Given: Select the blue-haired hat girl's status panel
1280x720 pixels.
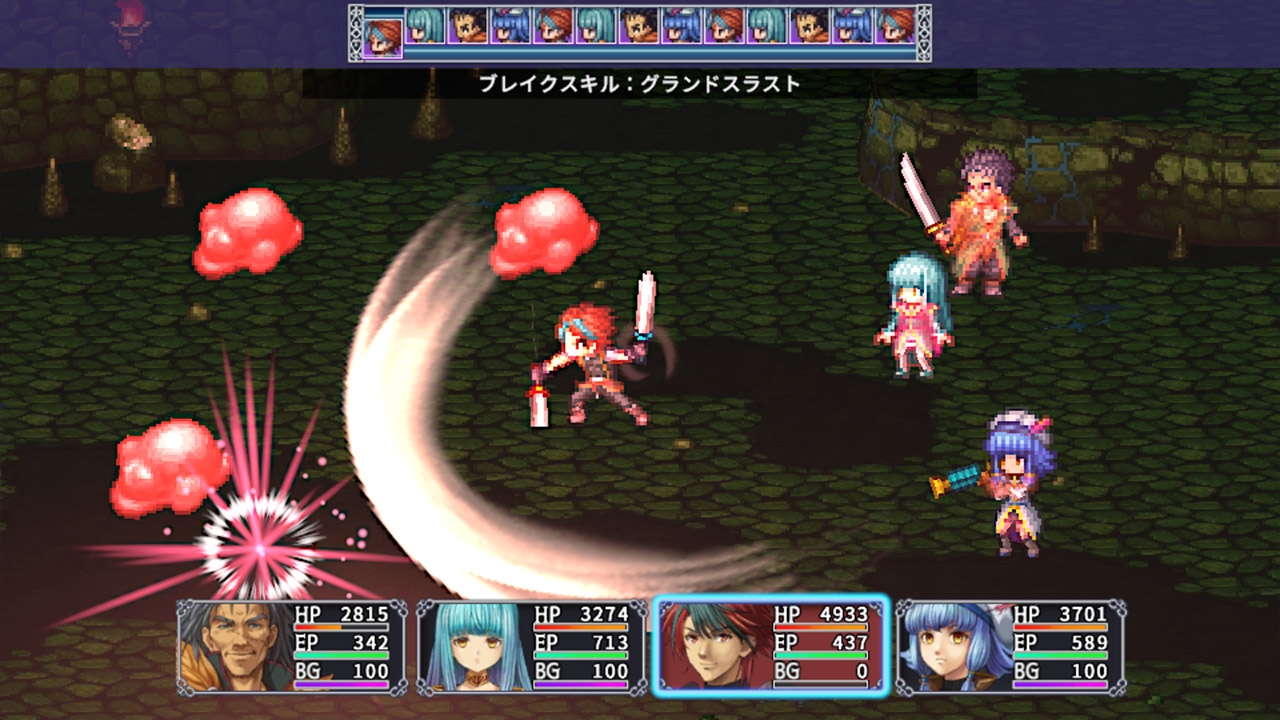Looking at the screenshot, I should (1010, 647).
